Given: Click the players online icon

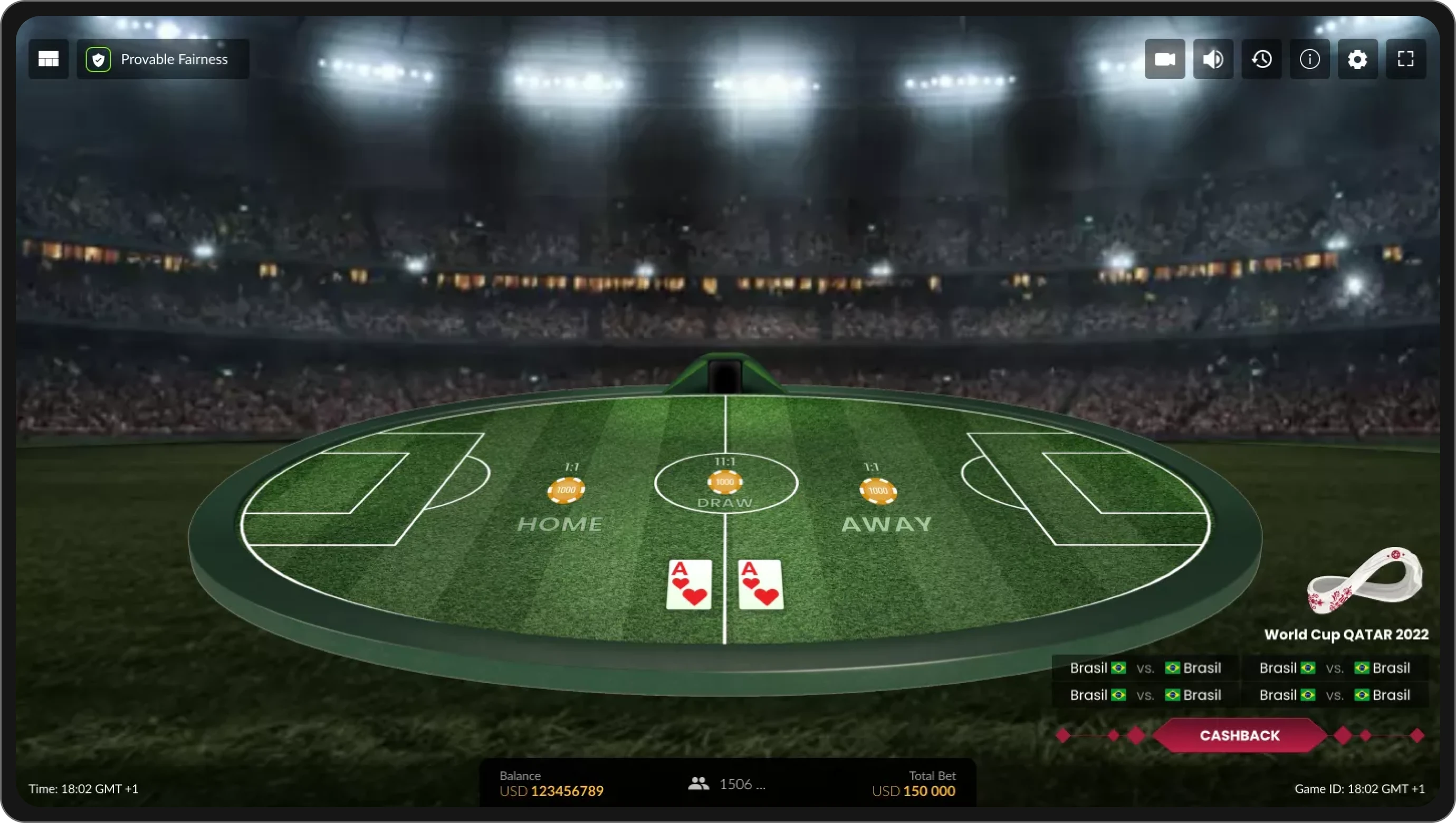Looking at the screenshot, I should [x=698, y=784].
